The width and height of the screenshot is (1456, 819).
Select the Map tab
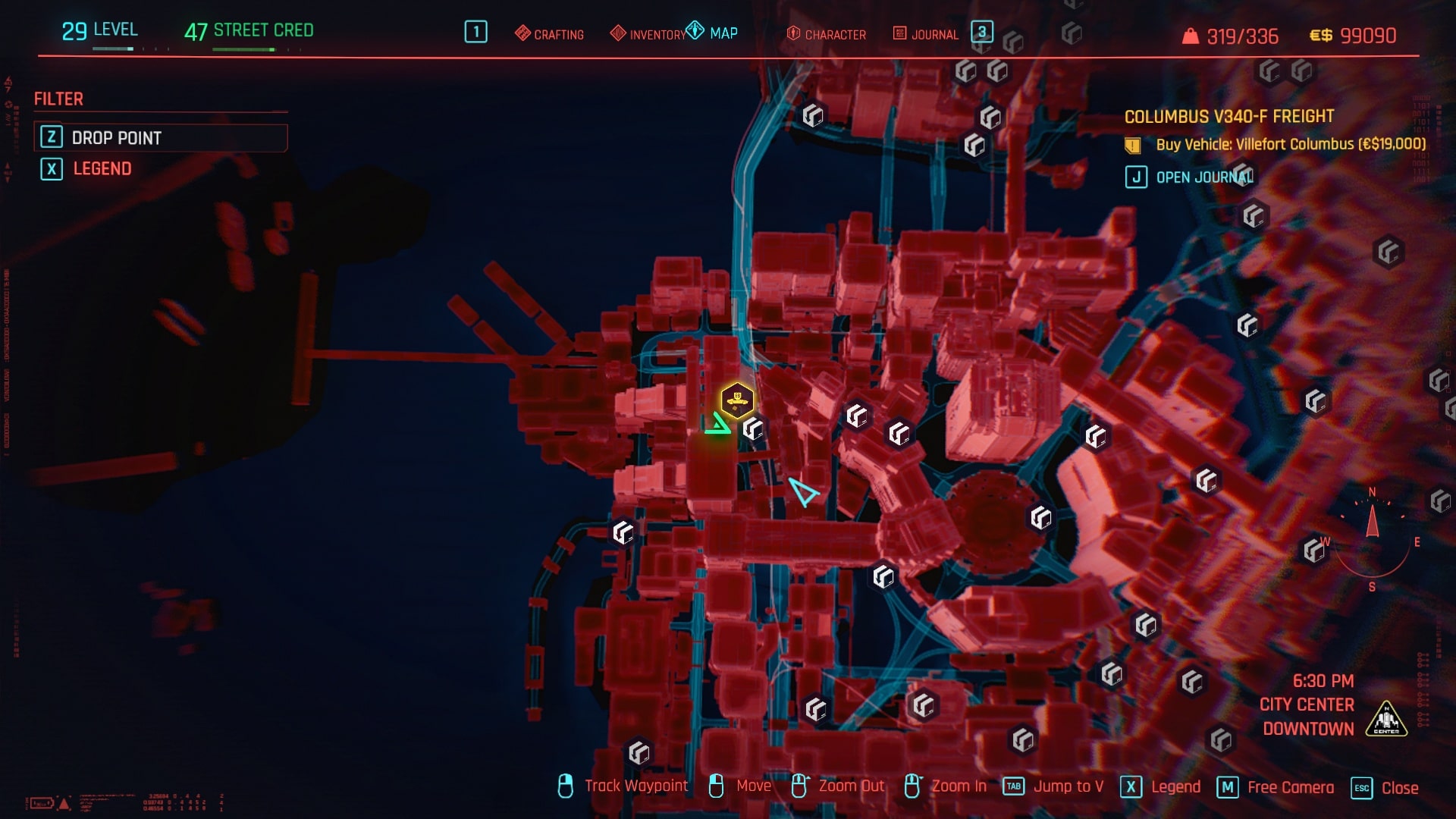(713, 33)
